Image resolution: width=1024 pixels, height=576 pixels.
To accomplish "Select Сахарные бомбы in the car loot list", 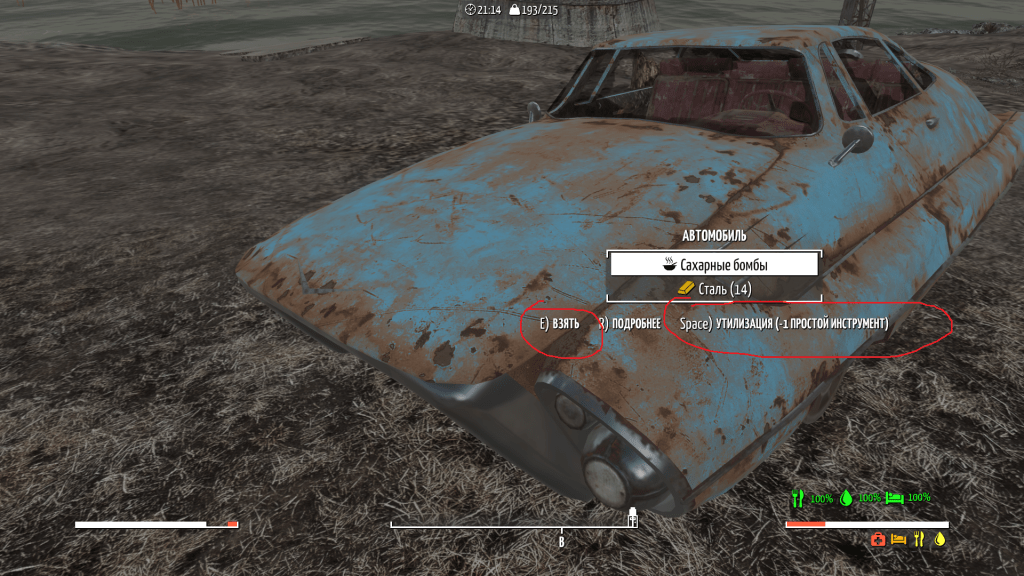I will pyautogui.click(x=714, y=265).
